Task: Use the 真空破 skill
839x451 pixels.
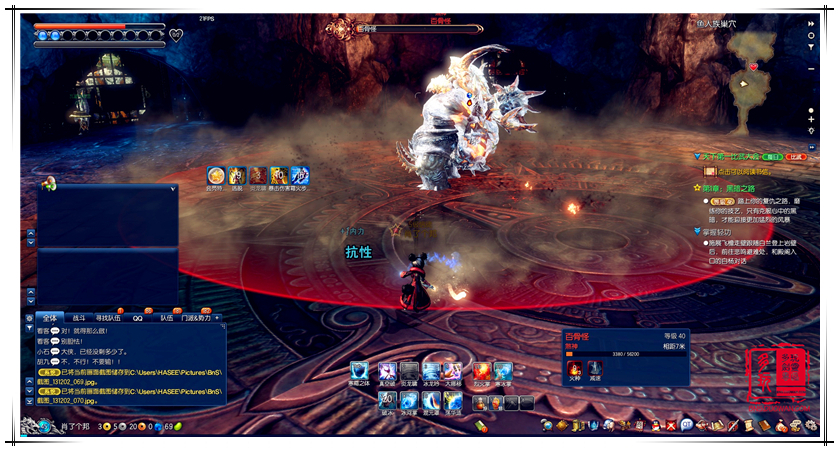Action: coord(386,372)
